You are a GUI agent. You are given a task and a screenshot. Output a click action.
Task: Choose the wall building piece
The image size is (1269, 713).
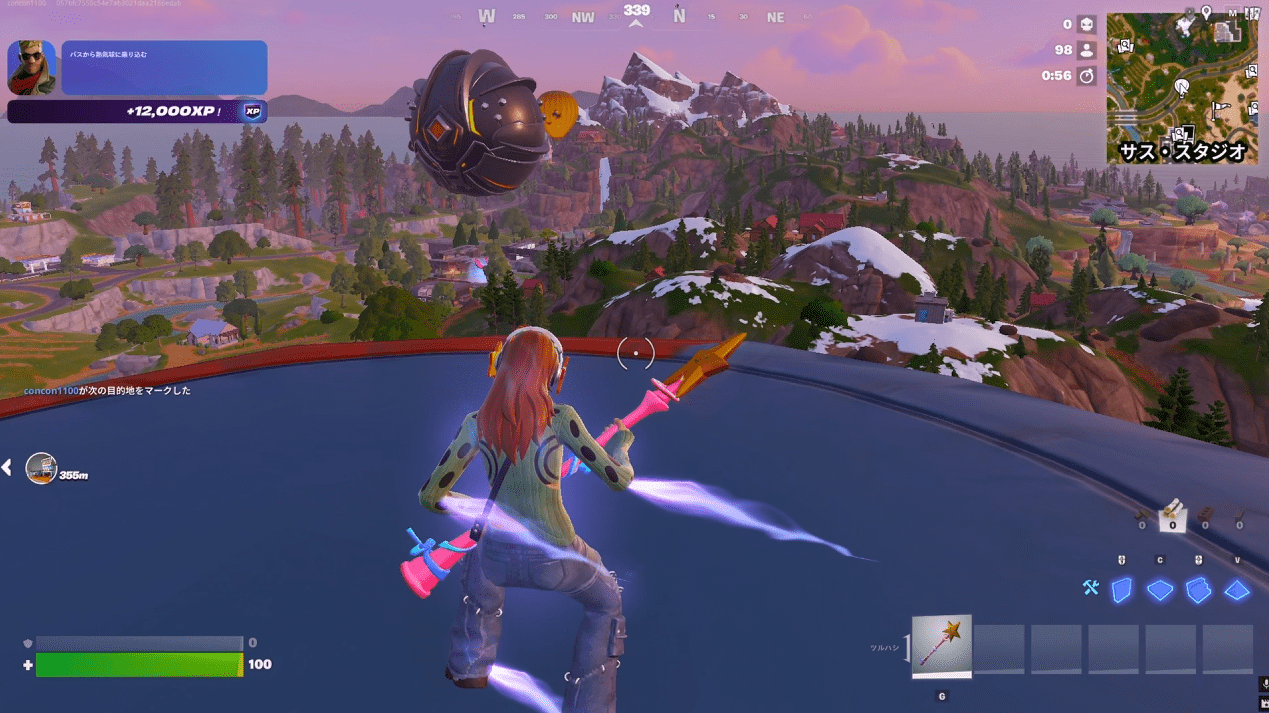1122,590
